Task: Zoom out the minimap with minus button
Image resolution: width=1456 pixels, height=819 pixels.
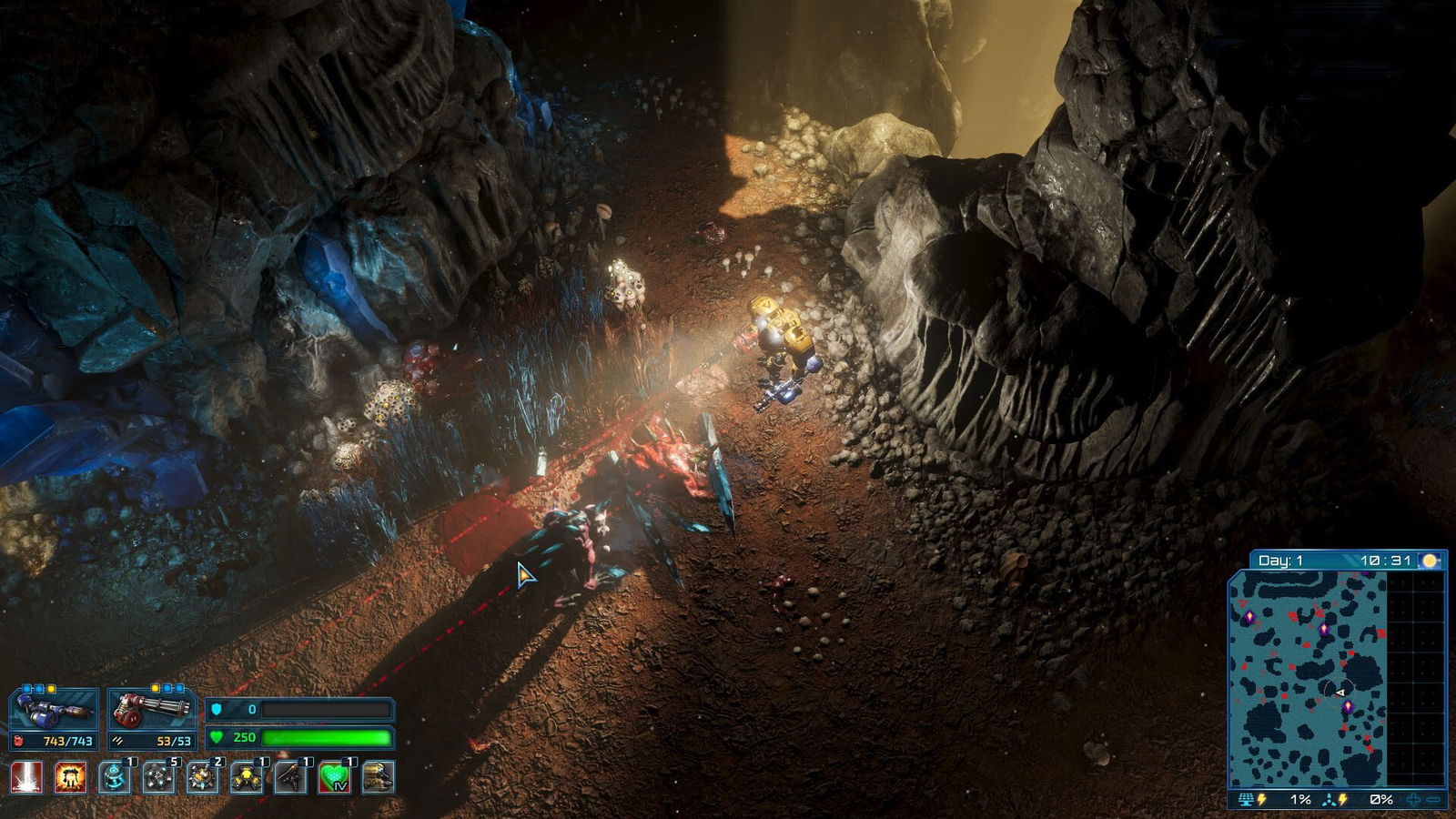Action: 1433,800
